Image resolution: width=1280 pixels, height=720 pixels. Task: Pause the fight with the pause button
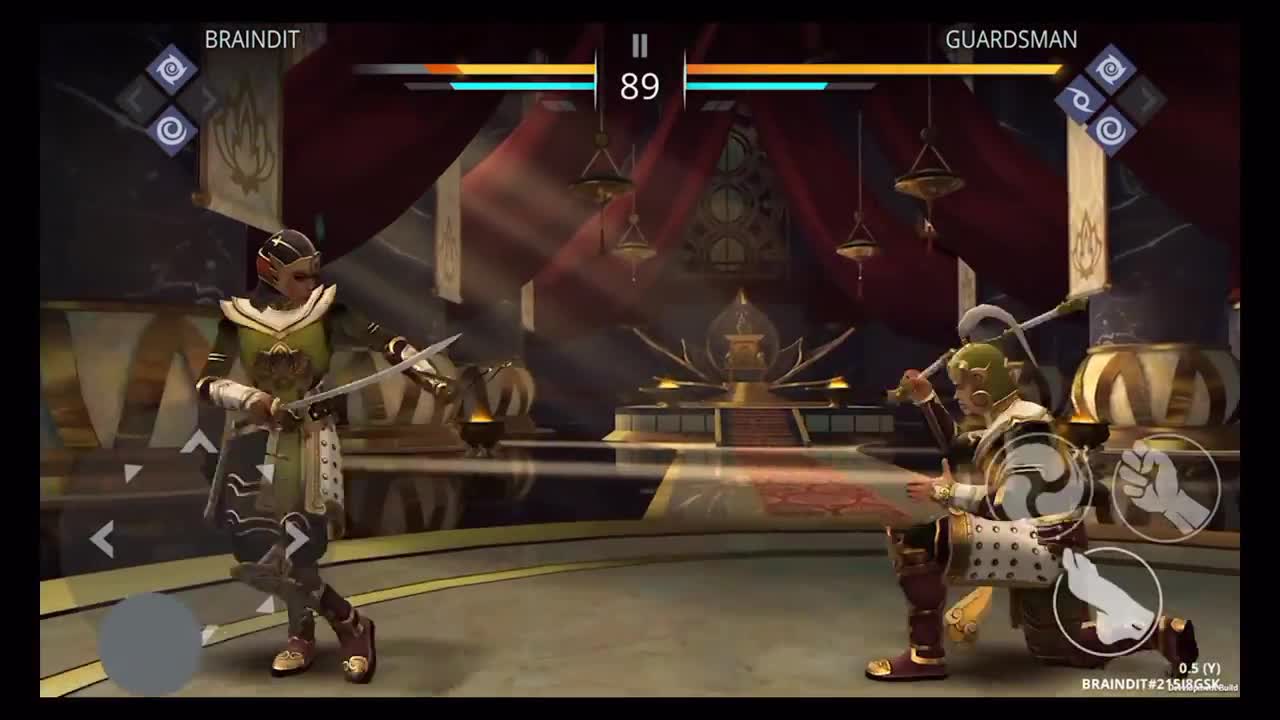(x=640, y=45)
